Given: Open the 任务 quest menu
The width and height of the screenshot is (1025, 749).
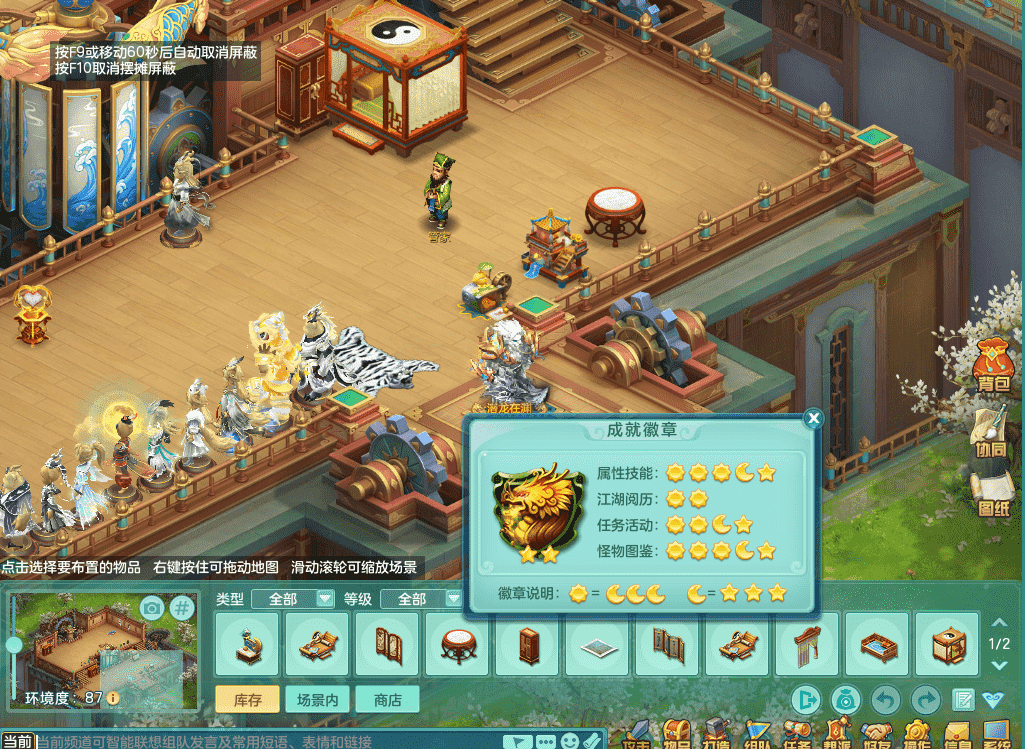Looking at the screenshot, I should pos(798,736).
